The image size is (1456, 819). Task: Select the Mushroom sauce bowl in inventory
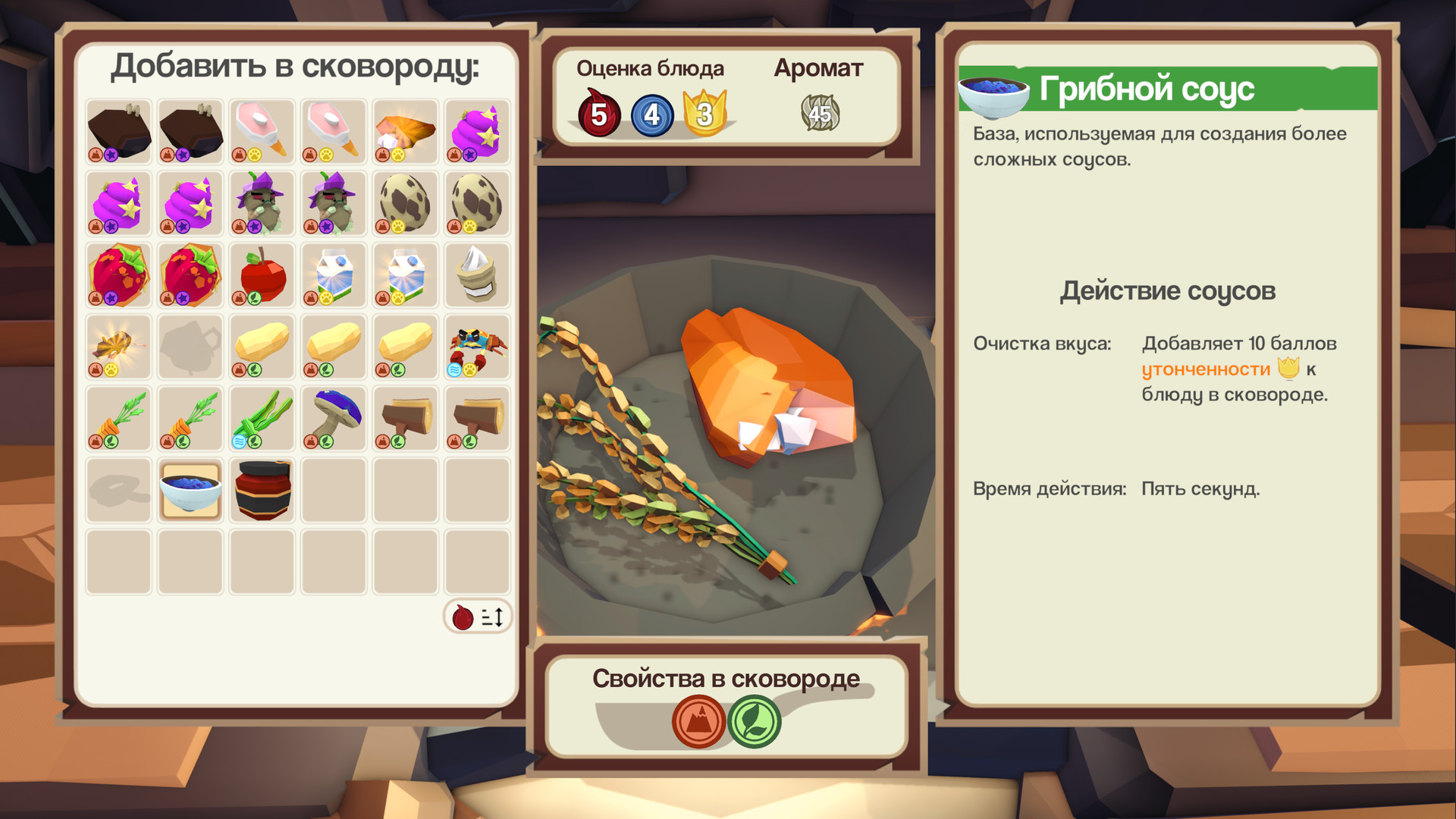[x=189, y=490]
